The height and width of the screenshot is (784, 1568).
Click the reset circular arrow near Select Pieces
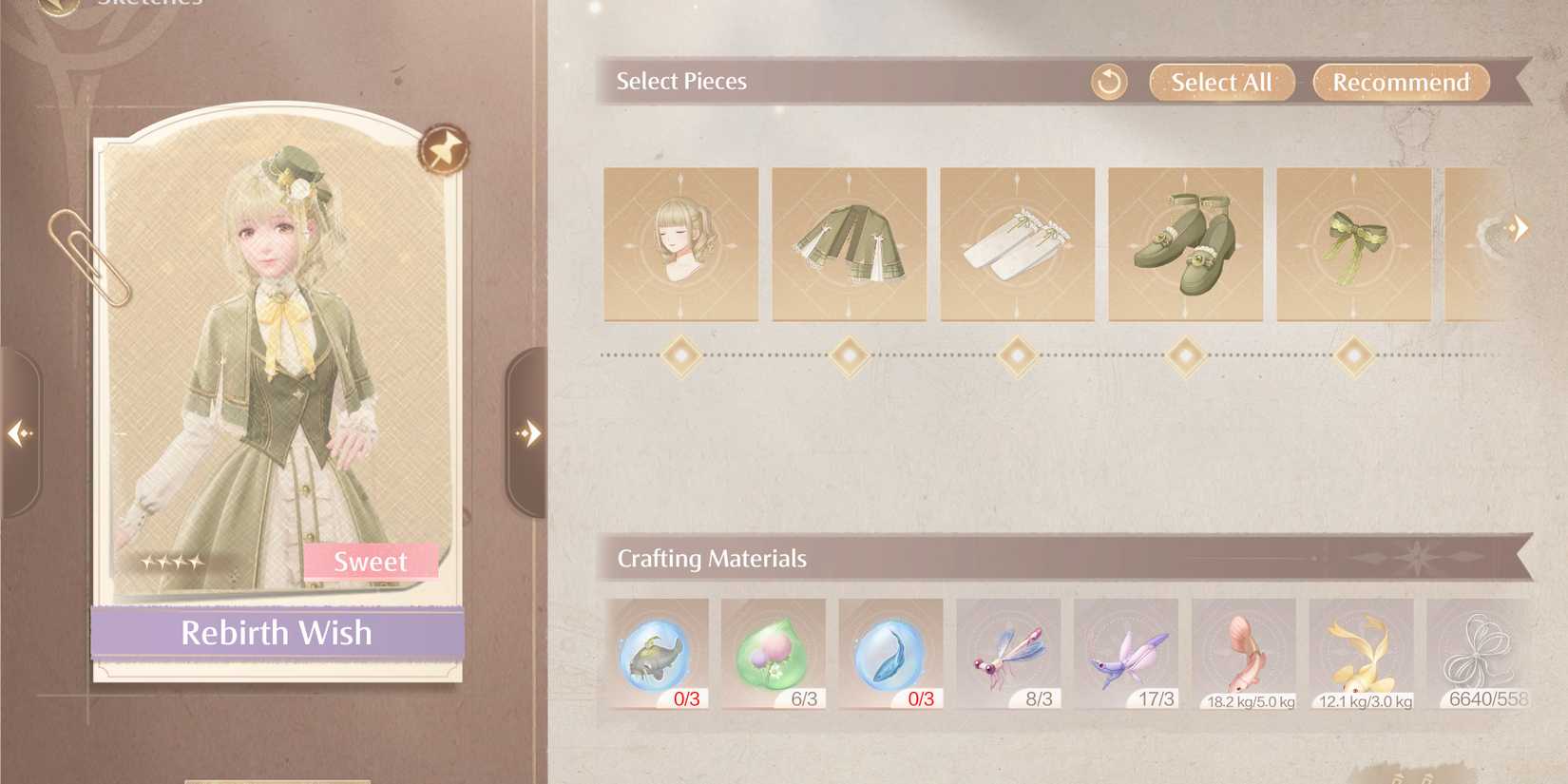[x=1109, y=82]
